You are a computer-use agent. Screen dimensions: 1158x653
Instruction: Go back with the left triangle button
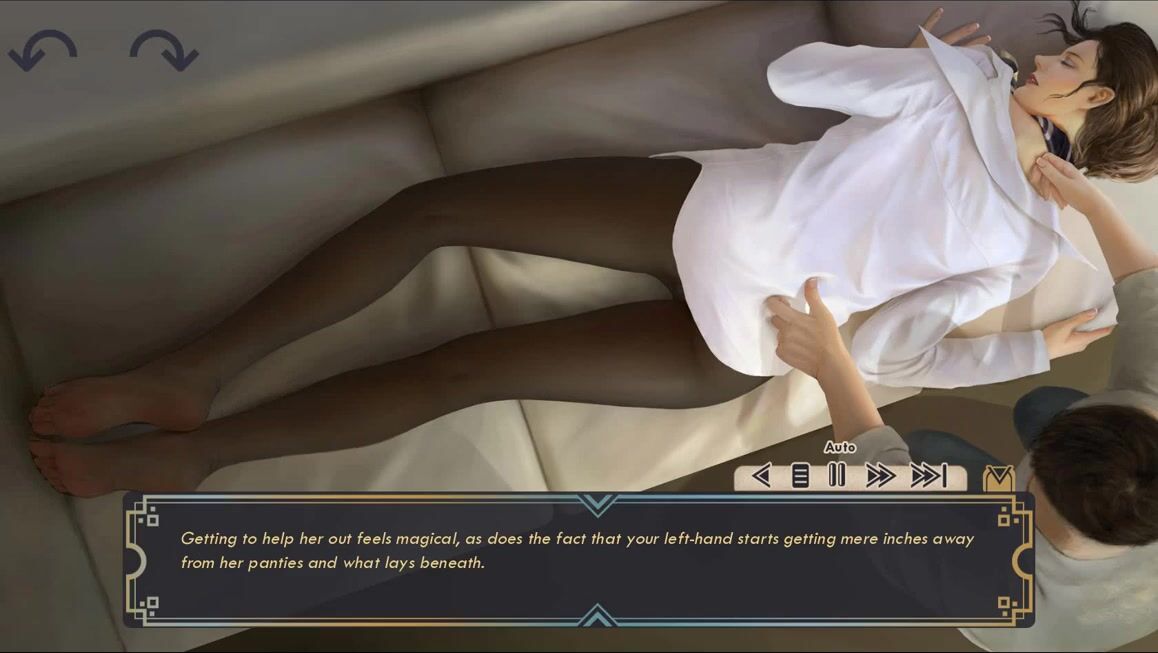[761, 476]
